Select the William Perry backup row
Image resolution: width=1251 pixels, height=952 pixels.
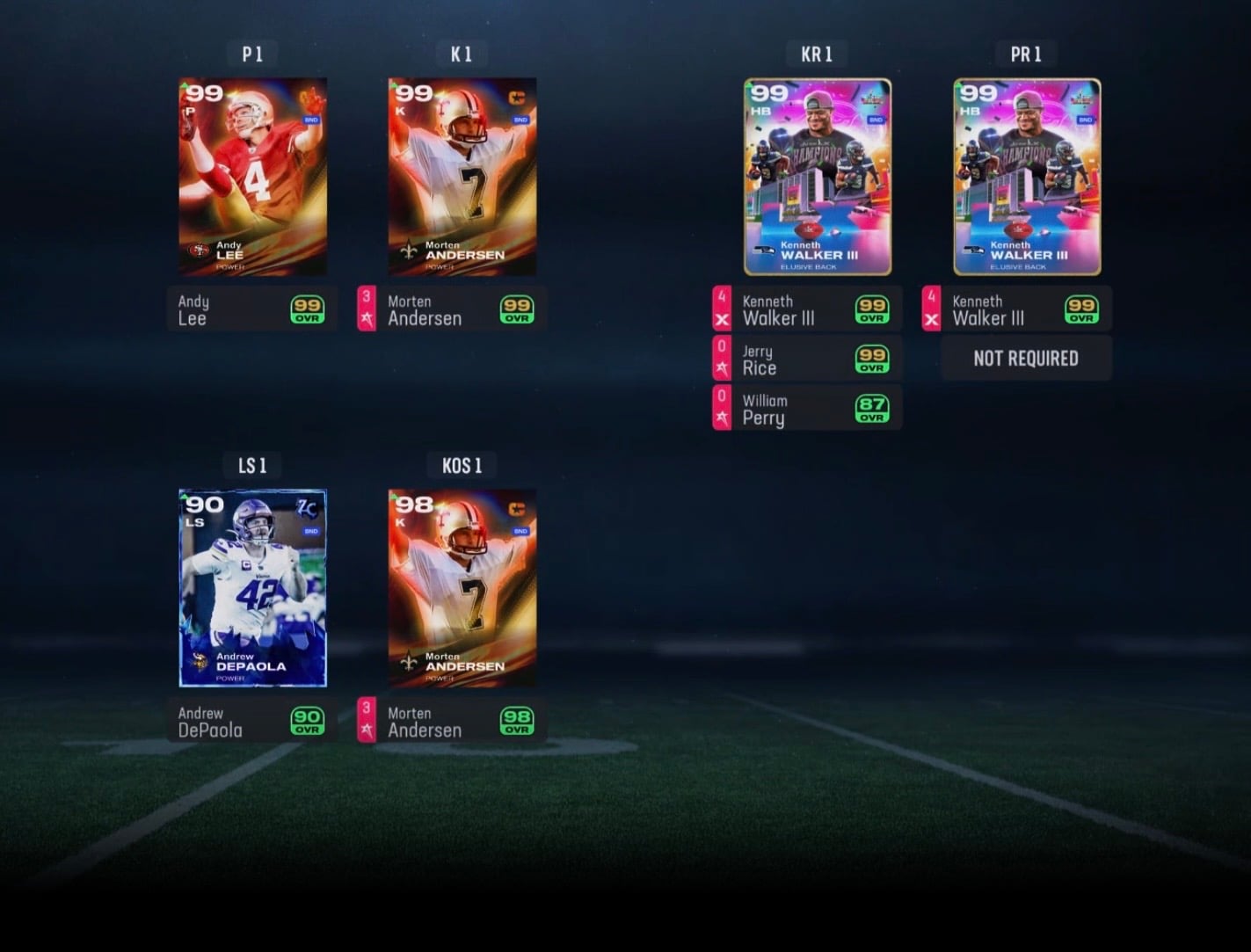(808, 409)
